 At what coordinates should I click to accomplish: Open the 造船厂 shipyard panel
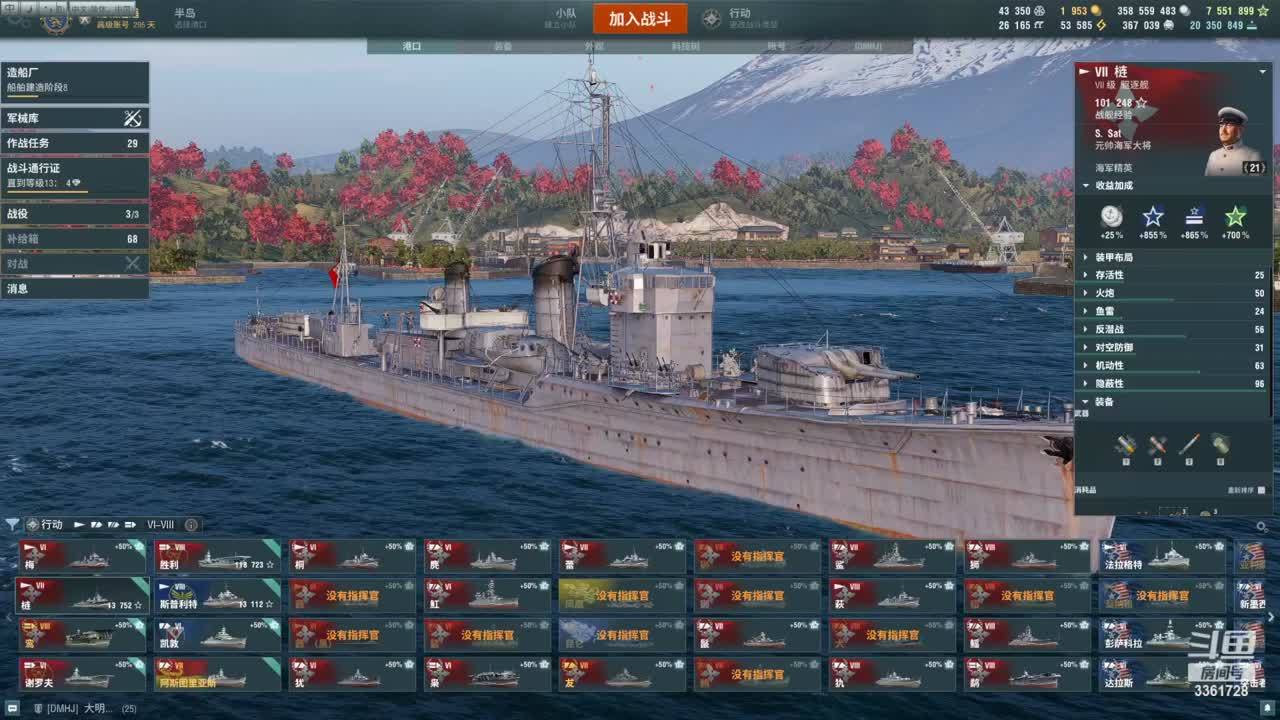(74, 80)
